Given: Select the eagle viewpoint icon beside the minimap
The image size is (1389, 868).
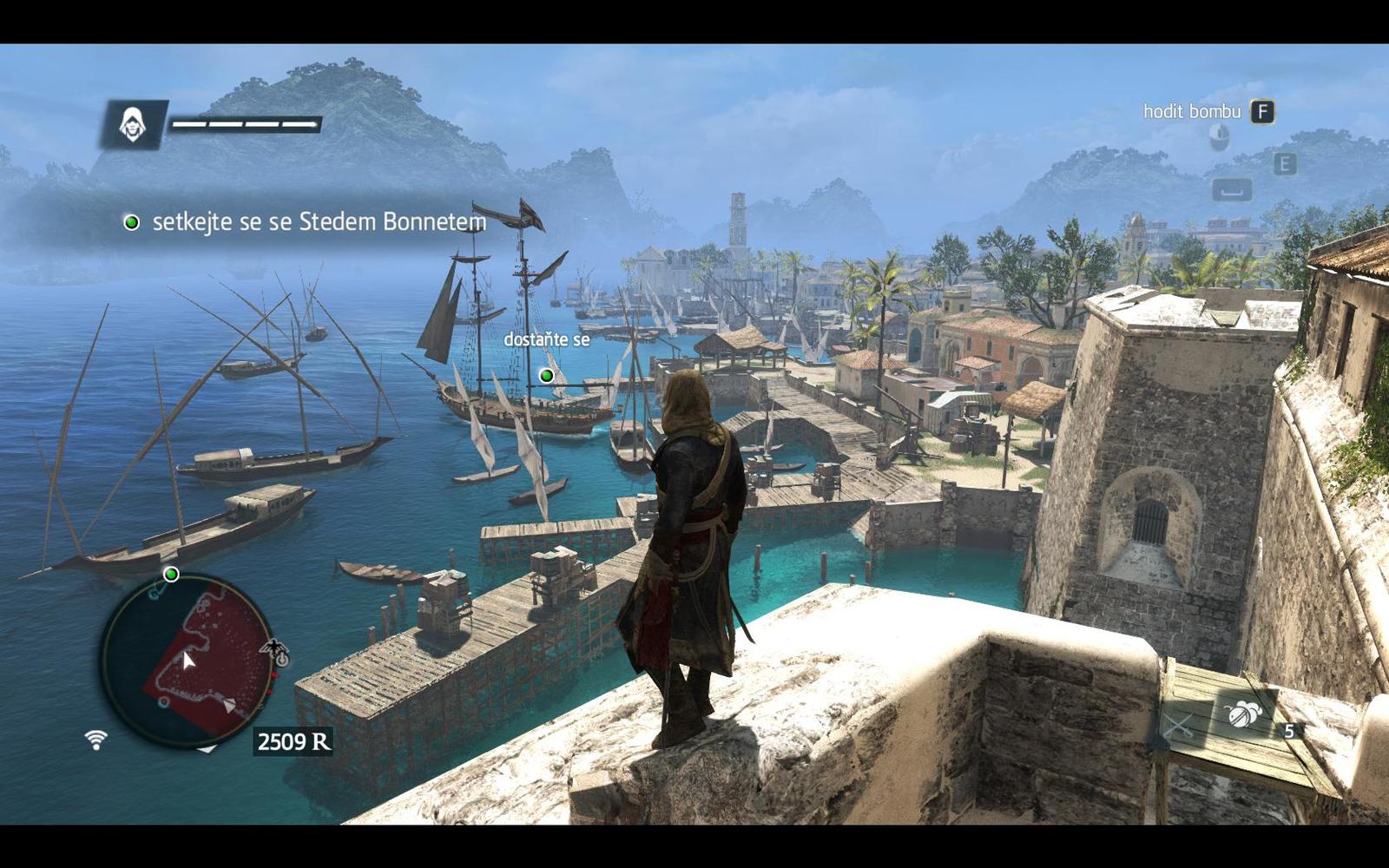Looking at the screenshot, I should [275, 647].
